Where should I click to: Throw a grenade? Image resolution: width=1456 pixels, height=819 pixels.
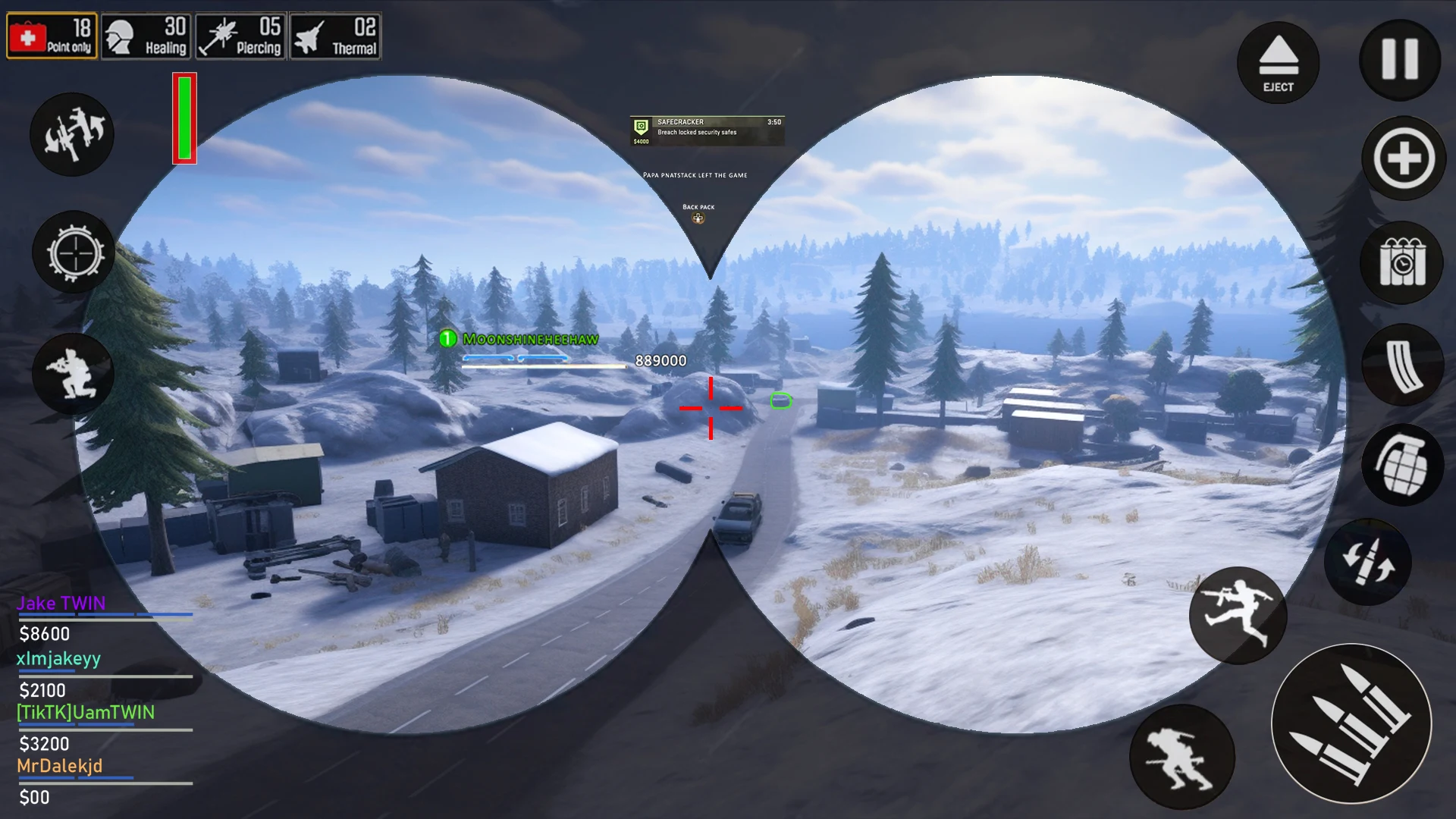pyautogui.click(x=1402, y=464)
